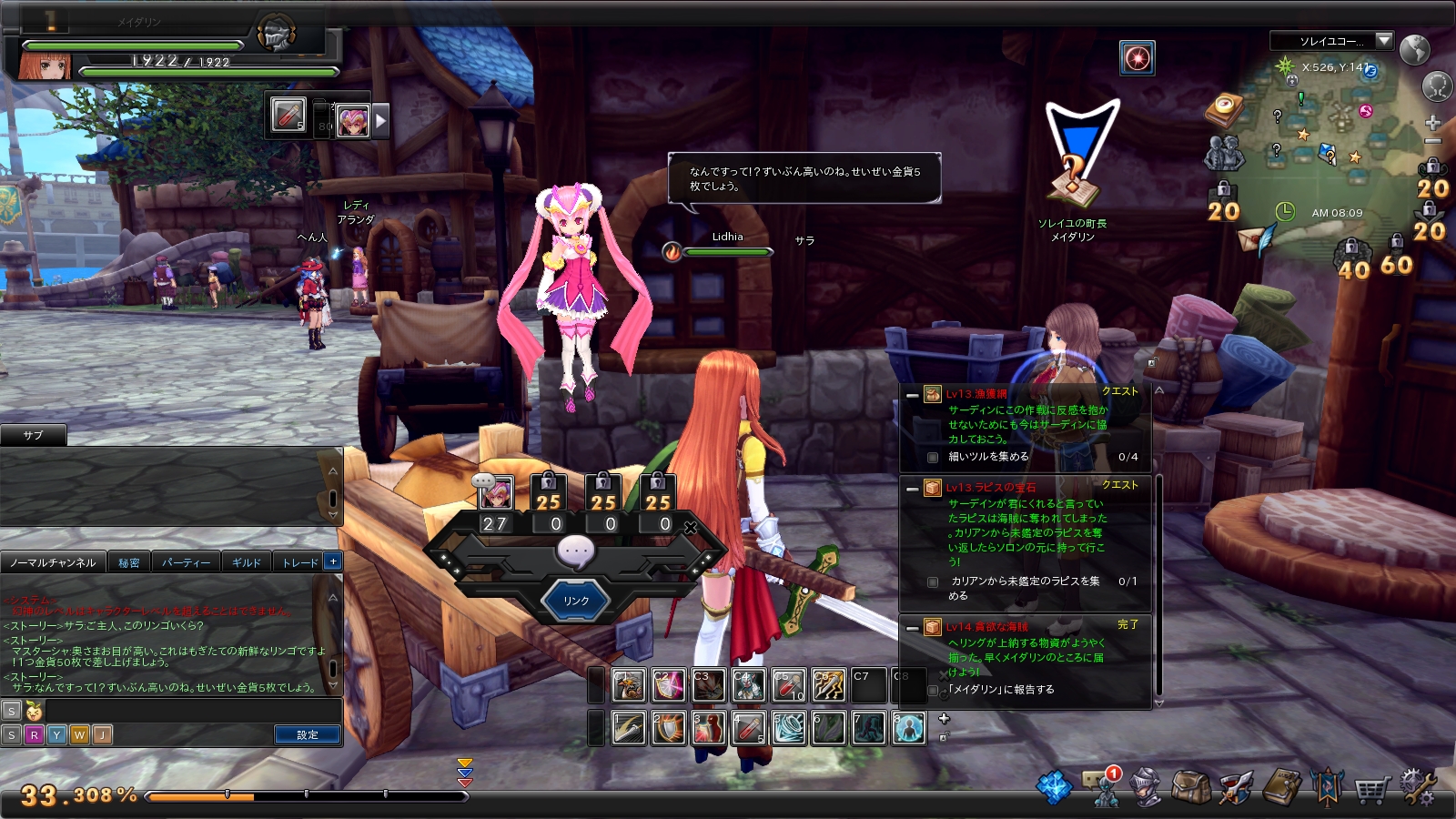The width and height of the screenshot is (1456, 819).
Task: Close the link panel with the X
Action: [x=691, y=527]
